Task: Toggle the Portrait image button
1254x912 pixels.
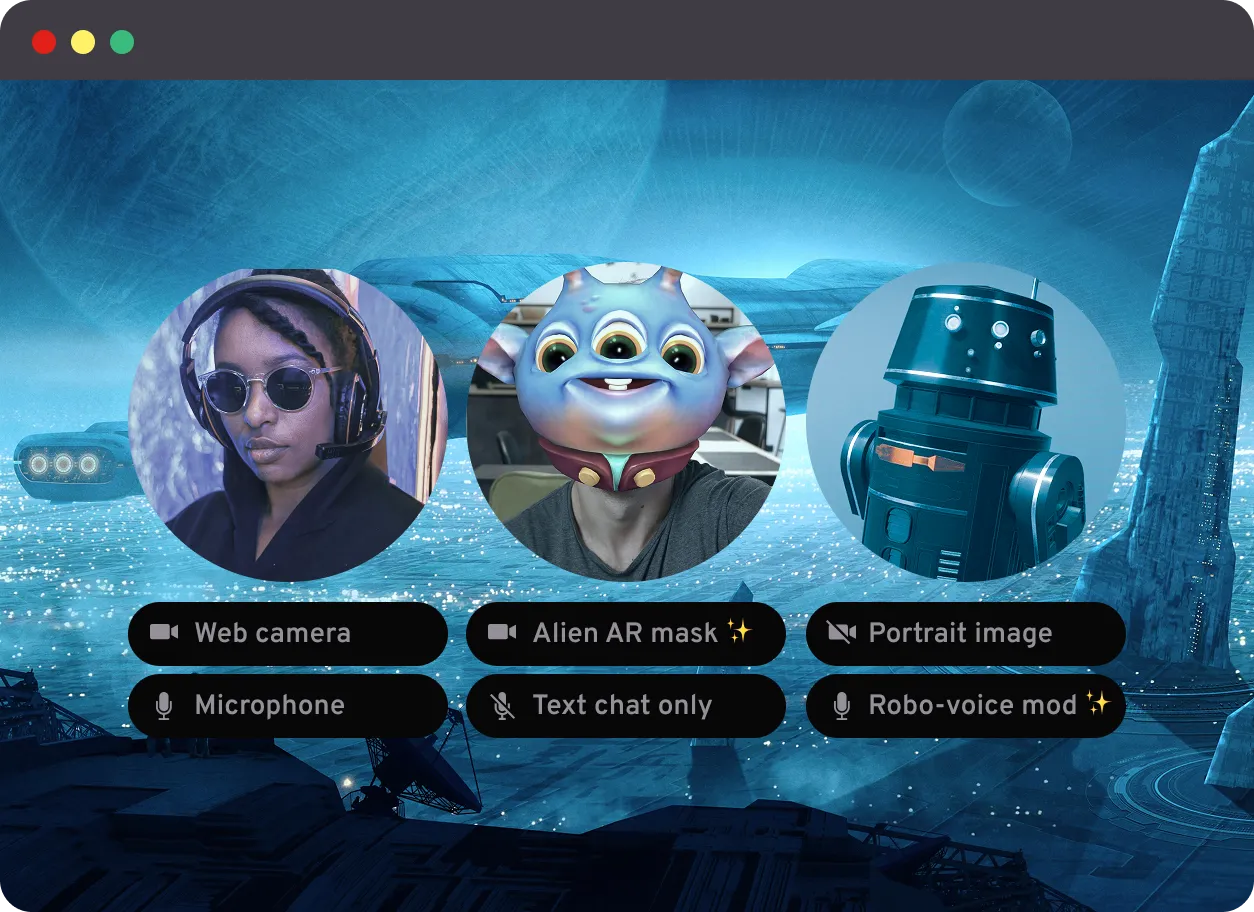Action: click(x=965, y=633)
